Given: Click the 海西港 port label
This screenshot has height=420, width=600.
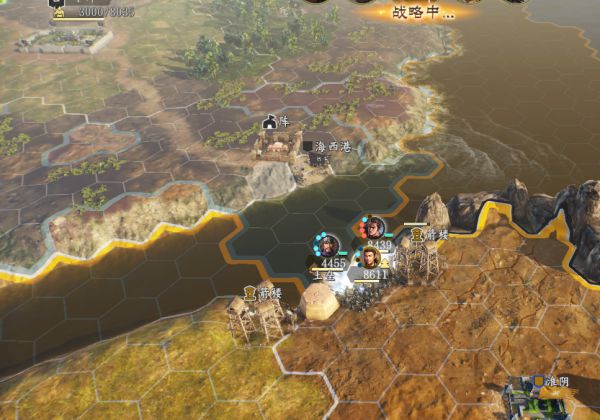Looking at the screenshot, I should coord(331,147).
